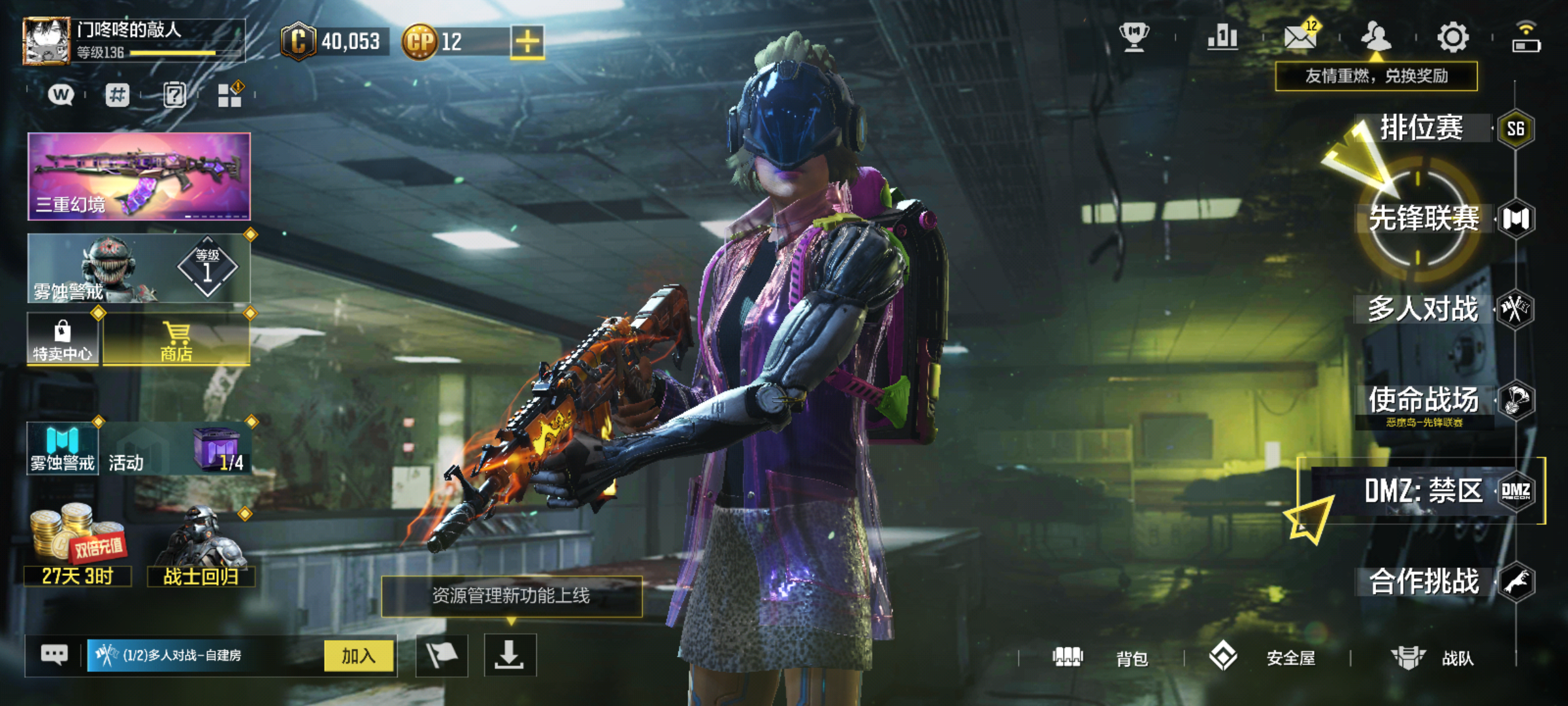Open the player profile avatar

pos(46,41)
